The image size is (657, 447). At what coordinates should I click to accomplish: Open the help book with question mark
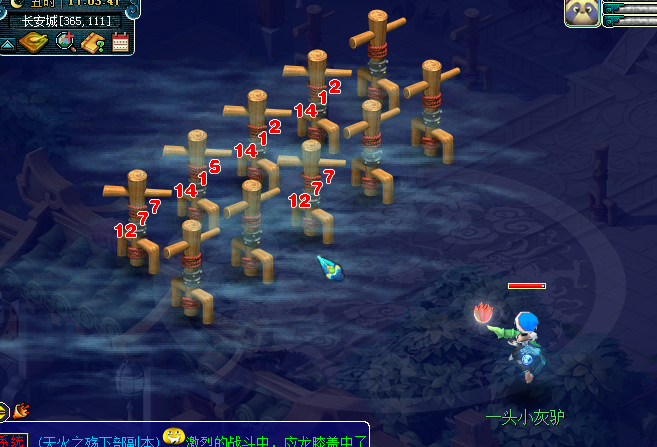[94, 42]
